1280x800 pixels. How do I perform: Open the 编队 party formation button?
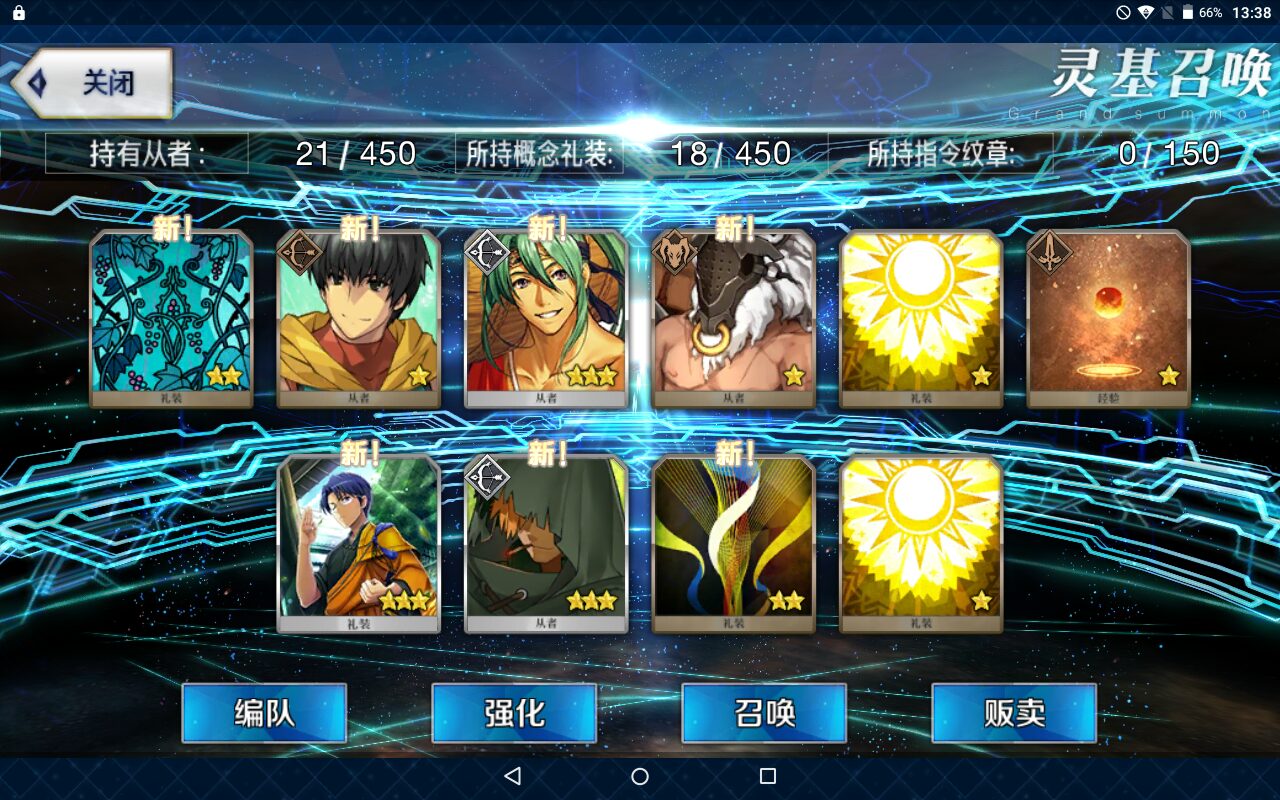click(264, 713)
